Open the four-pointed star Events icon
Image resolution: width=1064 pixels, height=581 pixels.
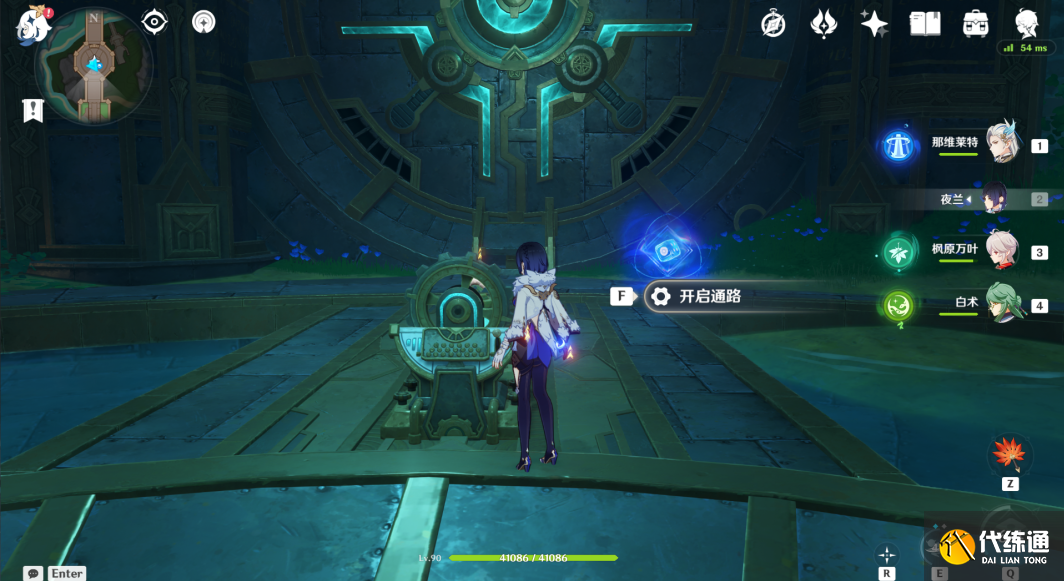tap(874, 24)
